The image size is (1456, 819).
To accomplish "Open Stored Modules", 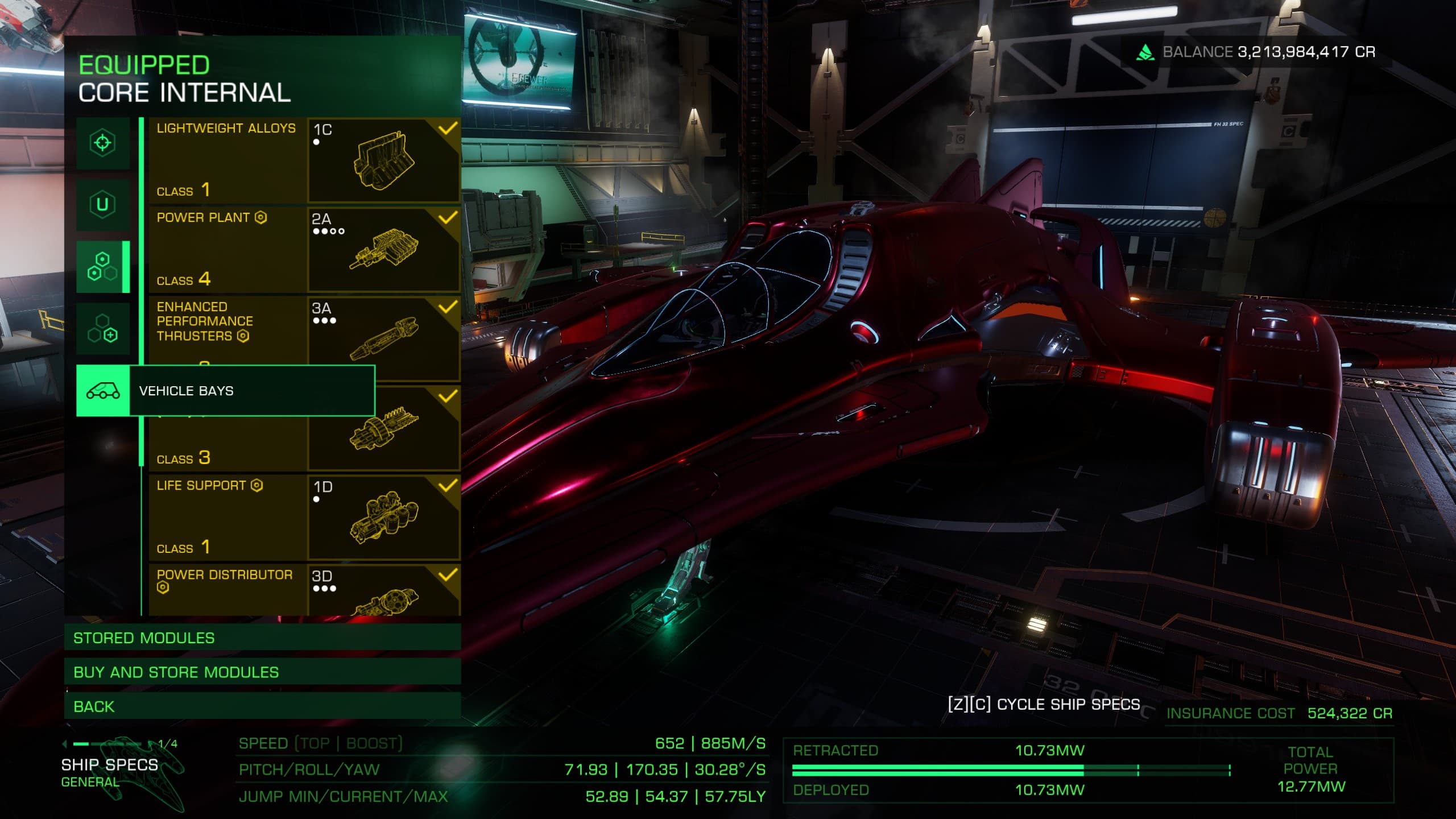I will (x=262, y=638).
